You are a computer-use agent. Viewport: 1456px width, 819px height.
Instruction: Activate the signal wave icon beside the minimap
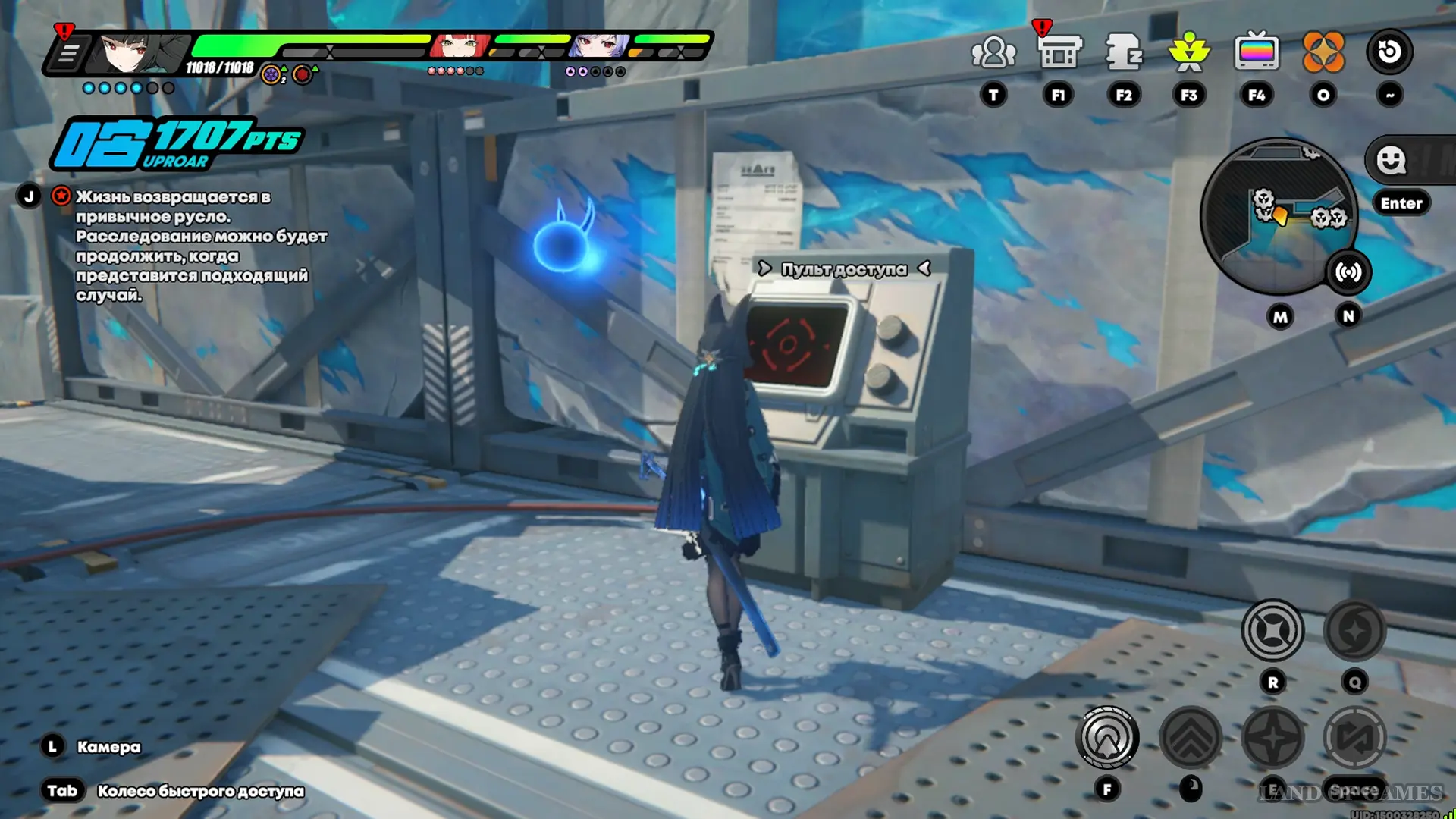pyautogui.click(x=1348, y=272)
